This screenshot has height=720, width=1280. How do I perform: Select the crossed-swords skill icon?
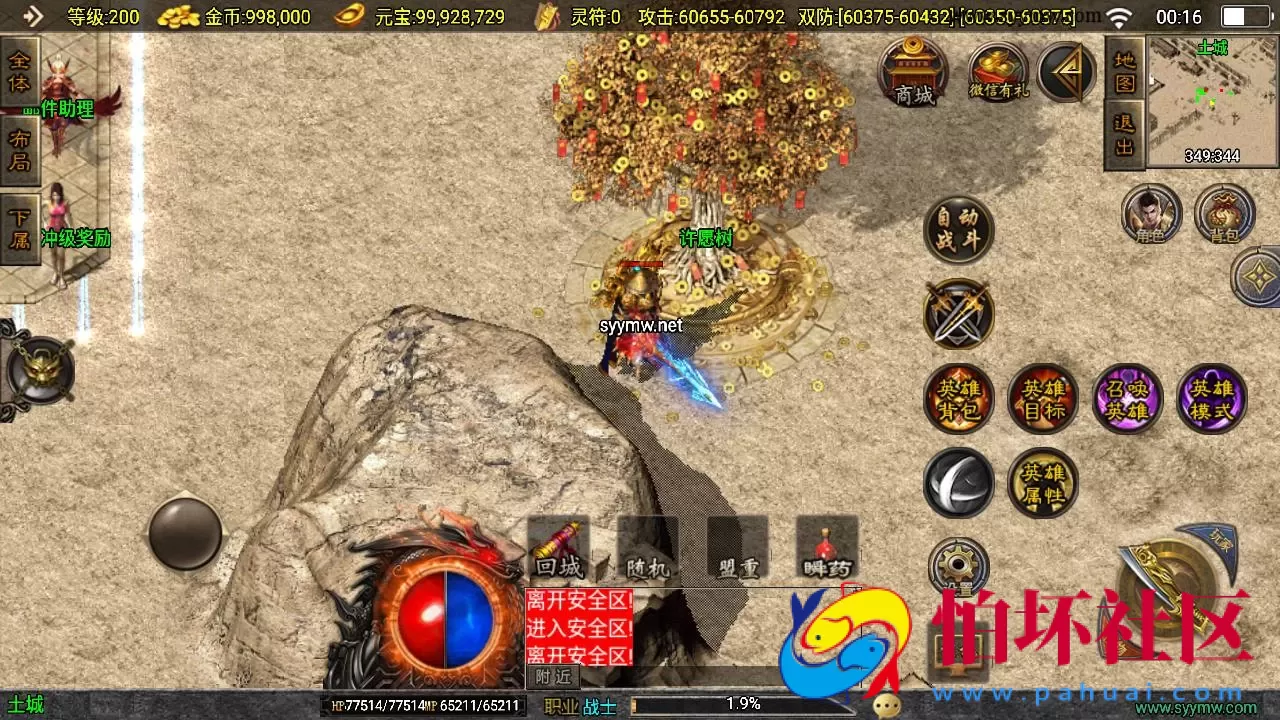pos(958,313)
